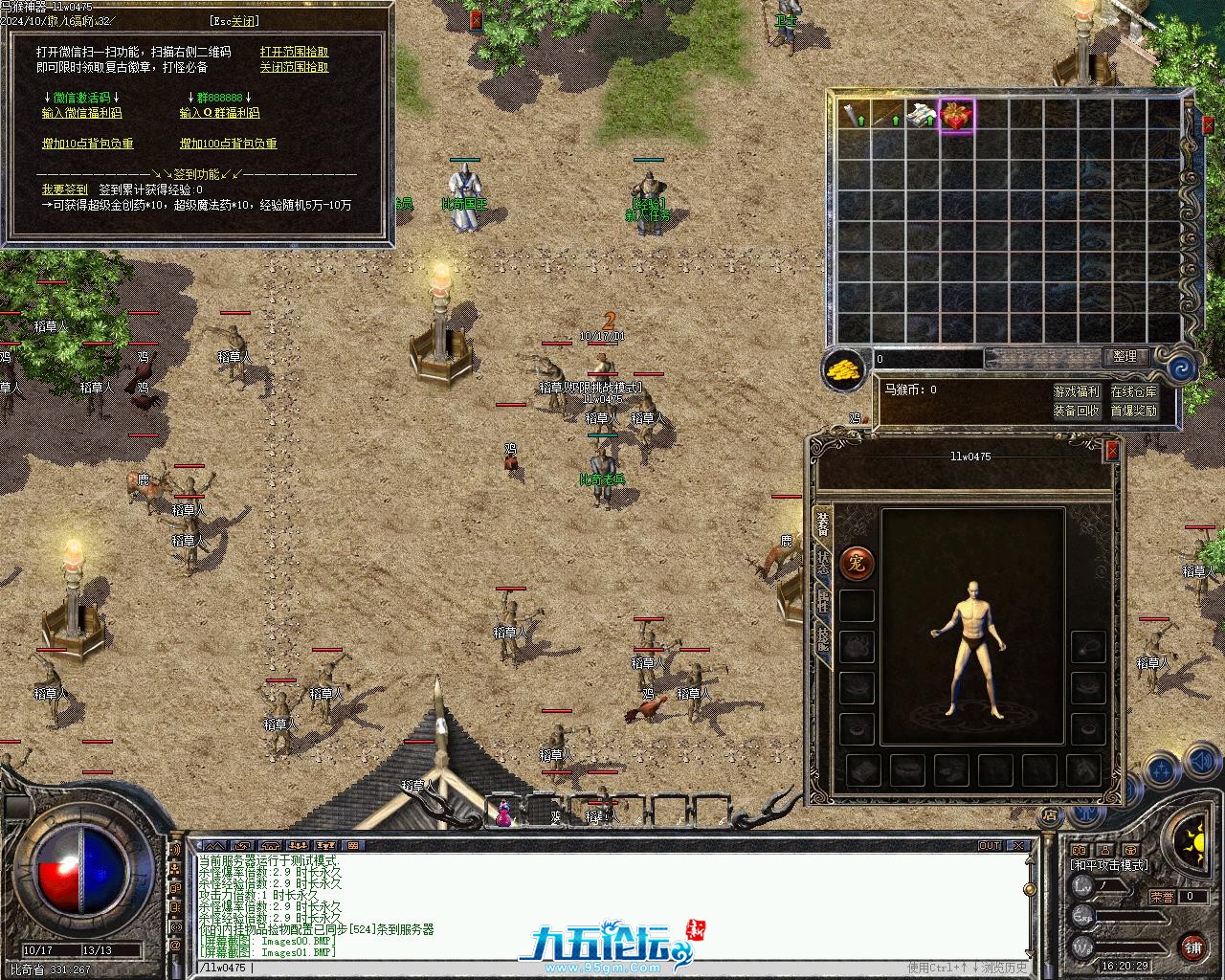Choose 输入Q群福利码 link
The height and width of the screenshot is (980, 1225).
(219, 113)
